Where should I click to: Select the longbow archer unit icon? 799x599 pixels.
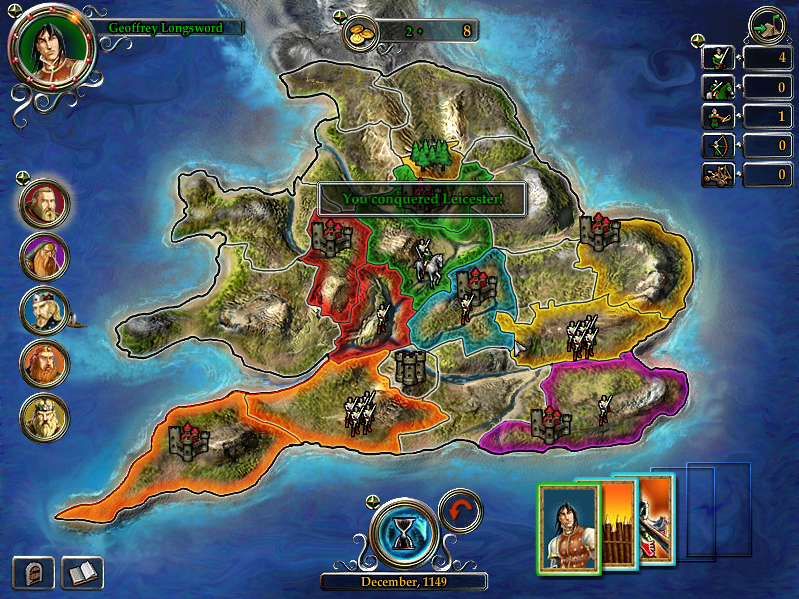pyautogui.click(x=718, y=147)
